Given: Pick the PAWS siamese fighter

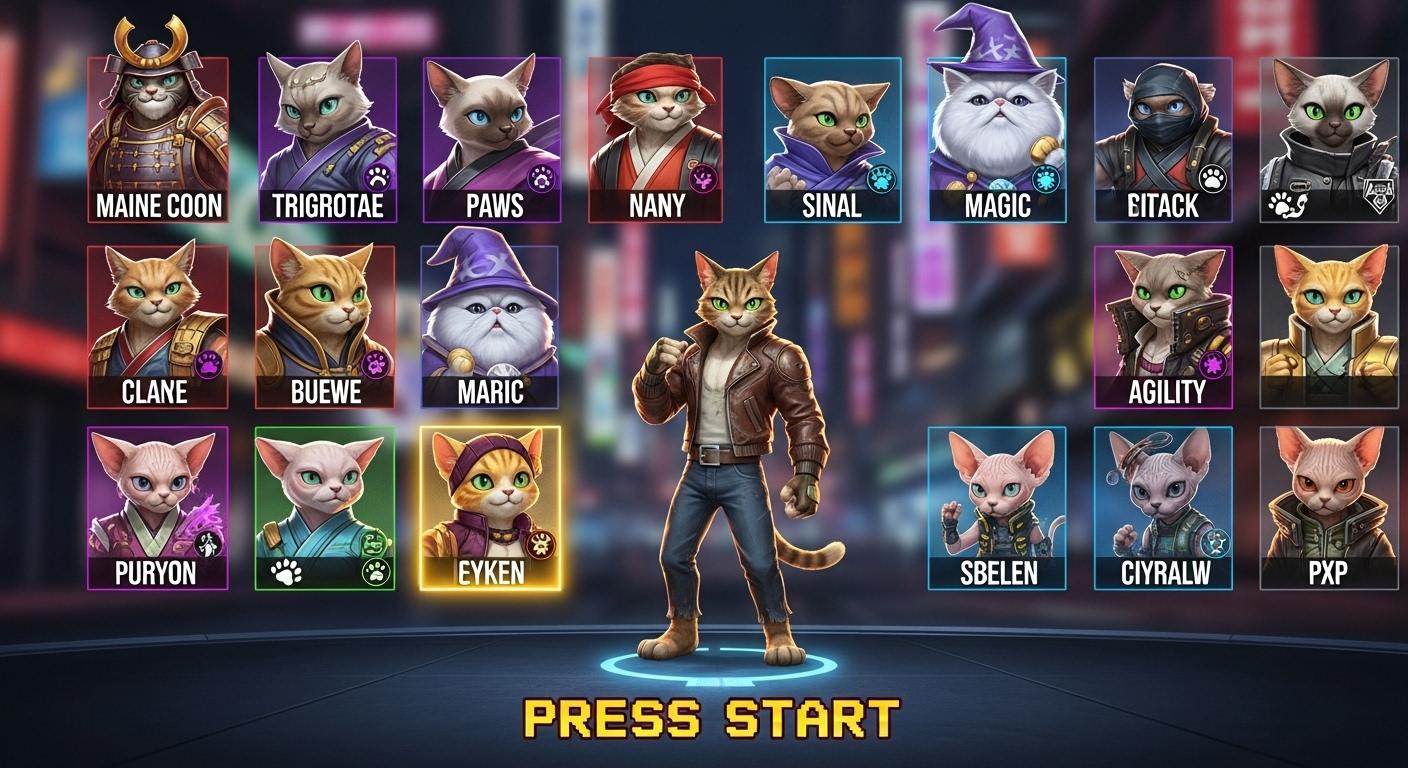Looking at the screenshot, I should (x=492, y=138).
